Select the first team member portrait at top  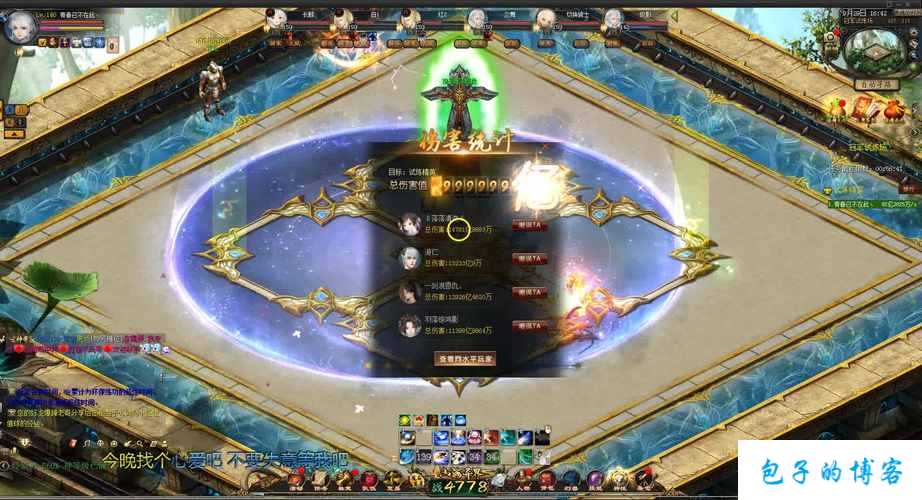[279, 20]
